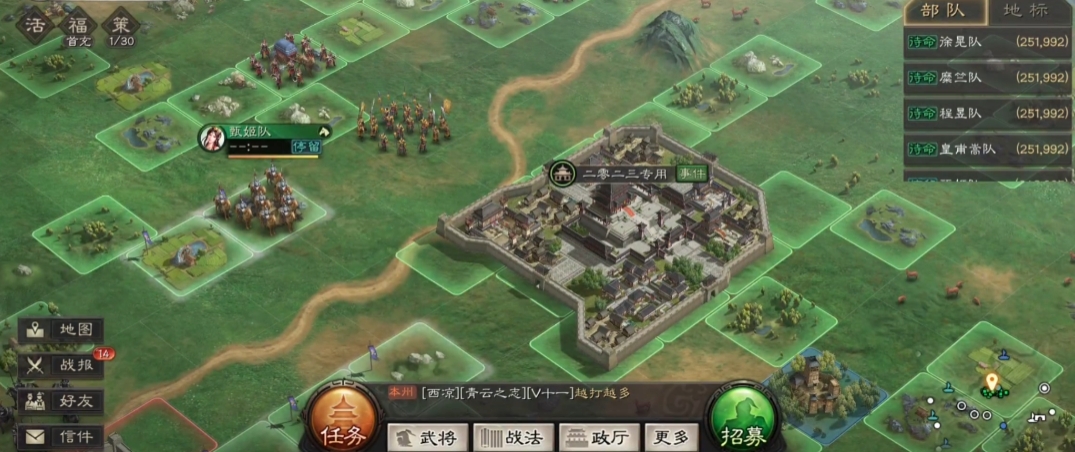Click the green 招募 recruit button
The width and height of the screenshot is (1075, 452).
(x=743, y=420)
